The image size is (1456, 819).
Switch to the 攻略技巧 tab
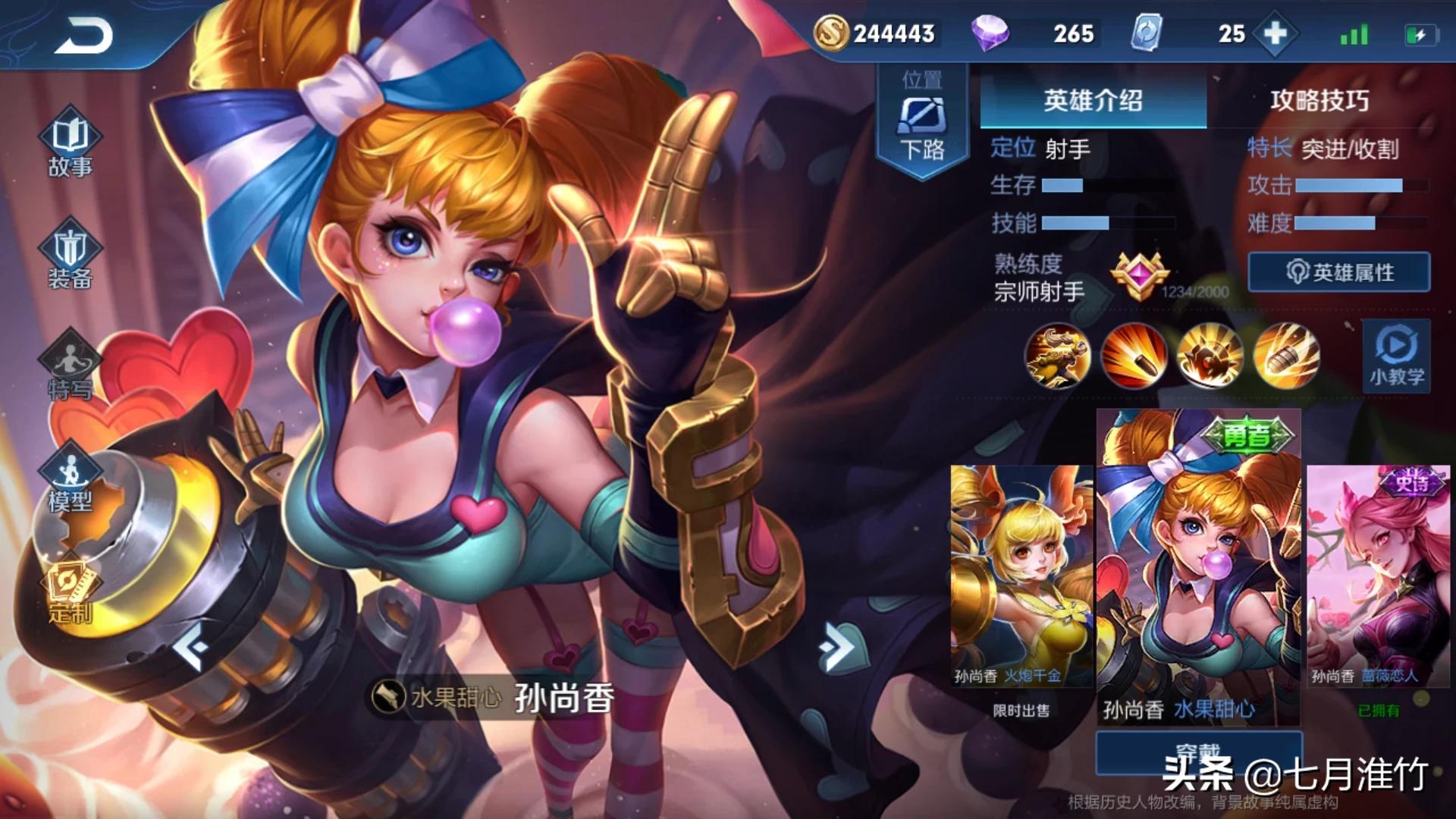1319,100
